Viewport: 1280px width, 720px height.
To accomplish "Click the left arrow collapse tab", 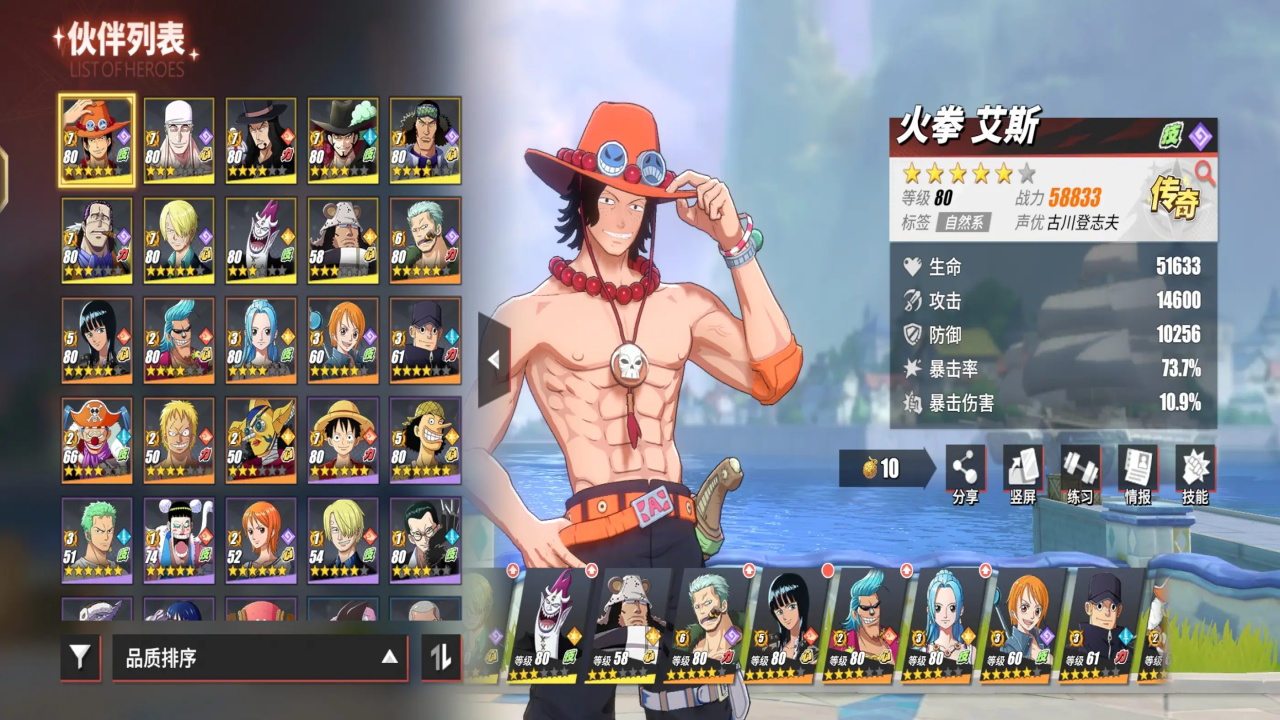I will pyautogui.click(x=493, y=359).
